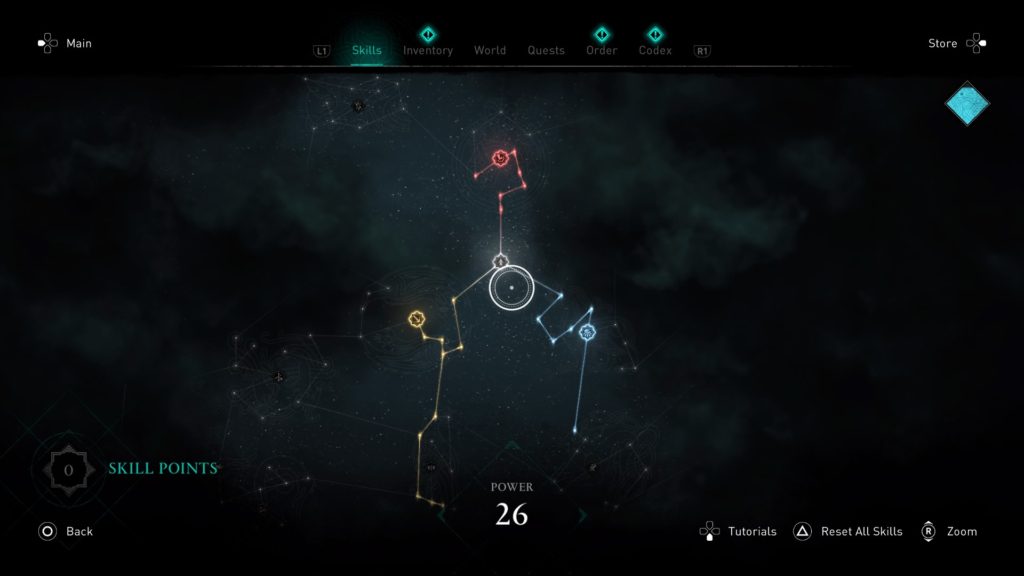Screen dimensions: 1024x576
Task: Open the Codex tab
Action: point(655,50)
